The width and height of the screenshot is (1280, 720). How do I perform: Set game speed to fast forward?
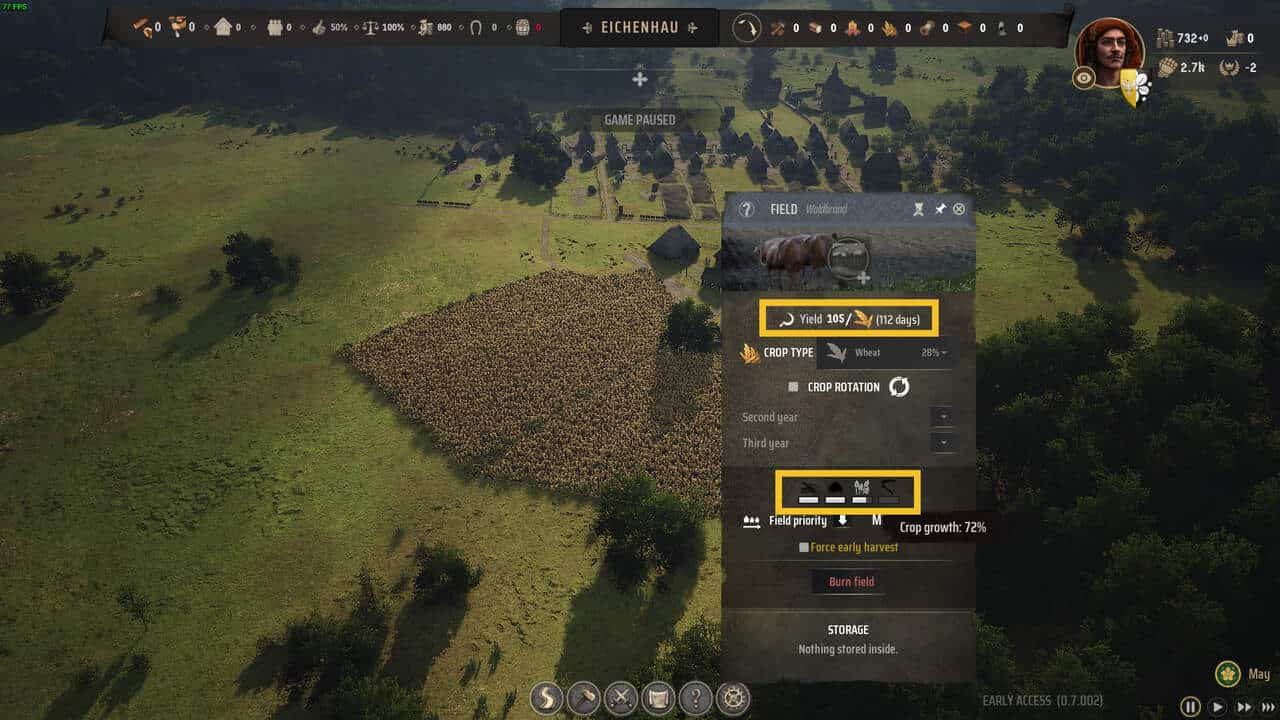tap(1244, 706)
